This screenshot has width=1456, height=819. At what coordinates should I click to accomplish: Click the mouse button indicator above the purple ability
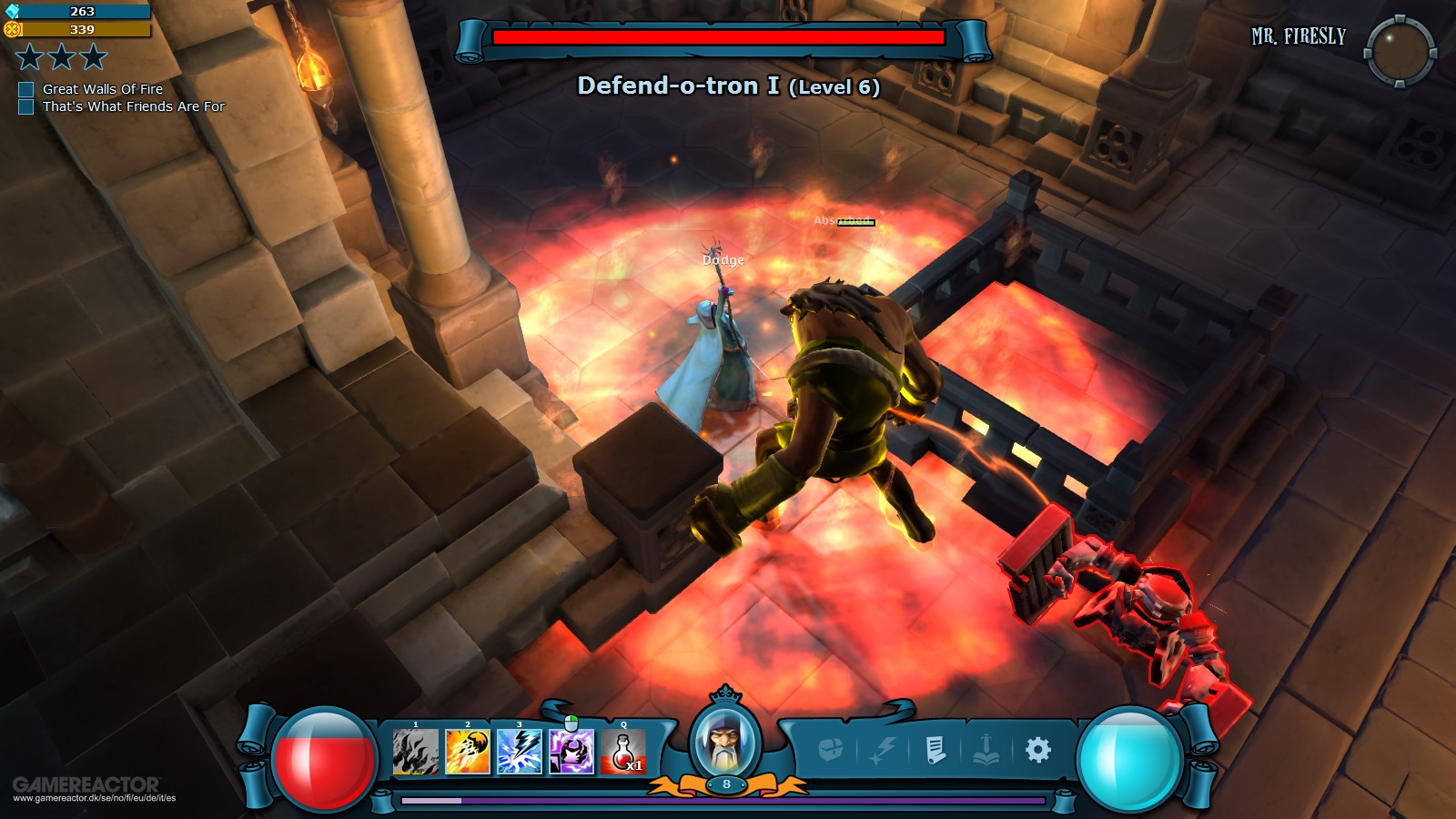click(570, 722)
